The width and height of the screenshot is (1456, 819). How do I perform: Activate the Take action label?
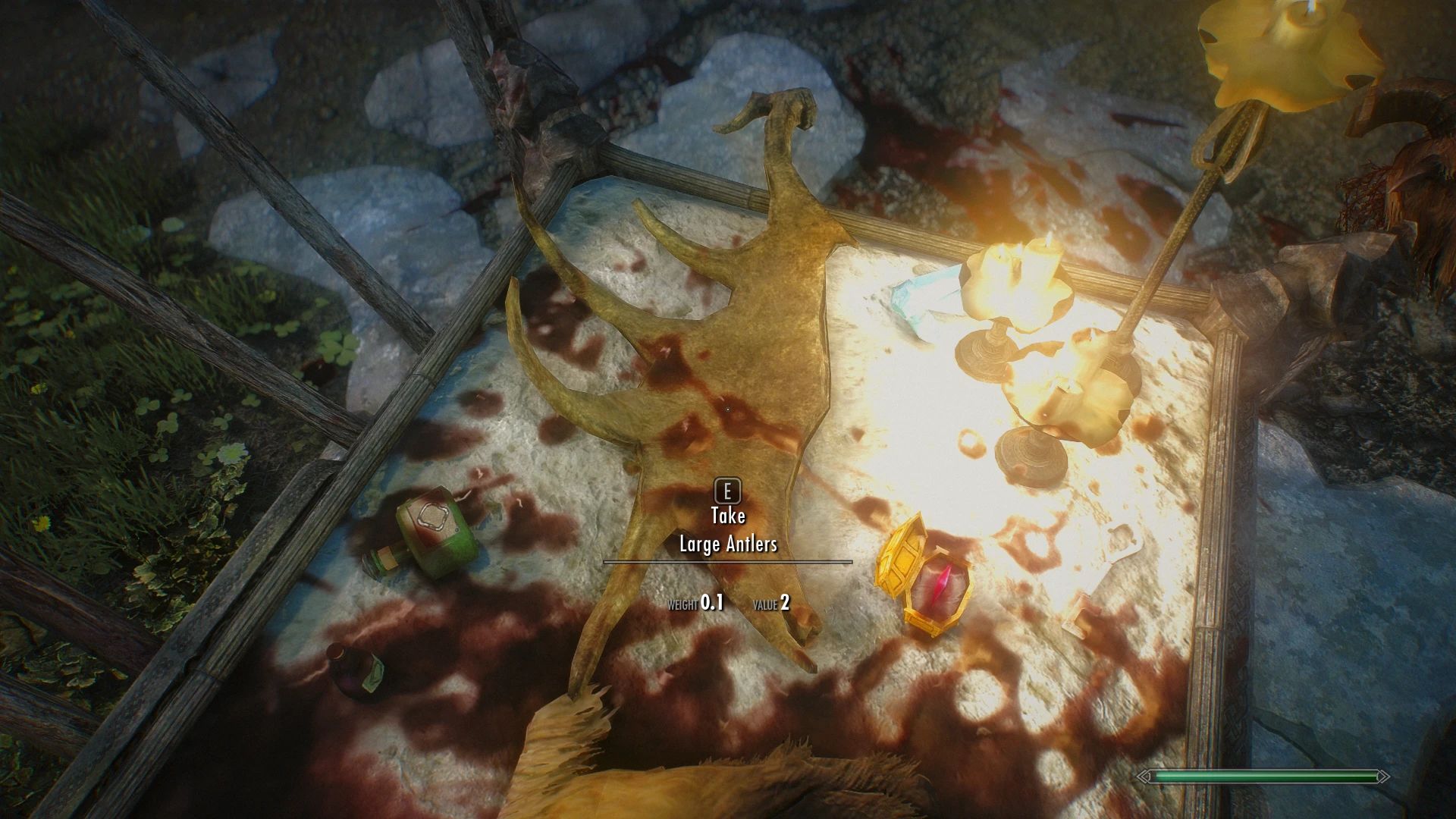pos(729,515)
